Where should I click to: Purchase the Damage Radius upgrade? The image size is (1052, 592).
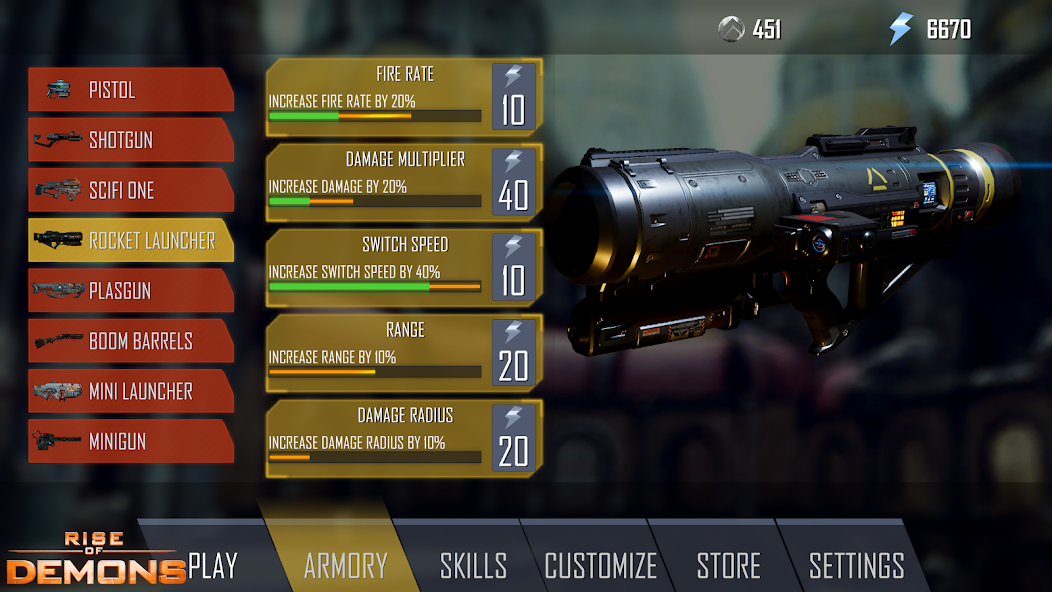tap(514, 438)
